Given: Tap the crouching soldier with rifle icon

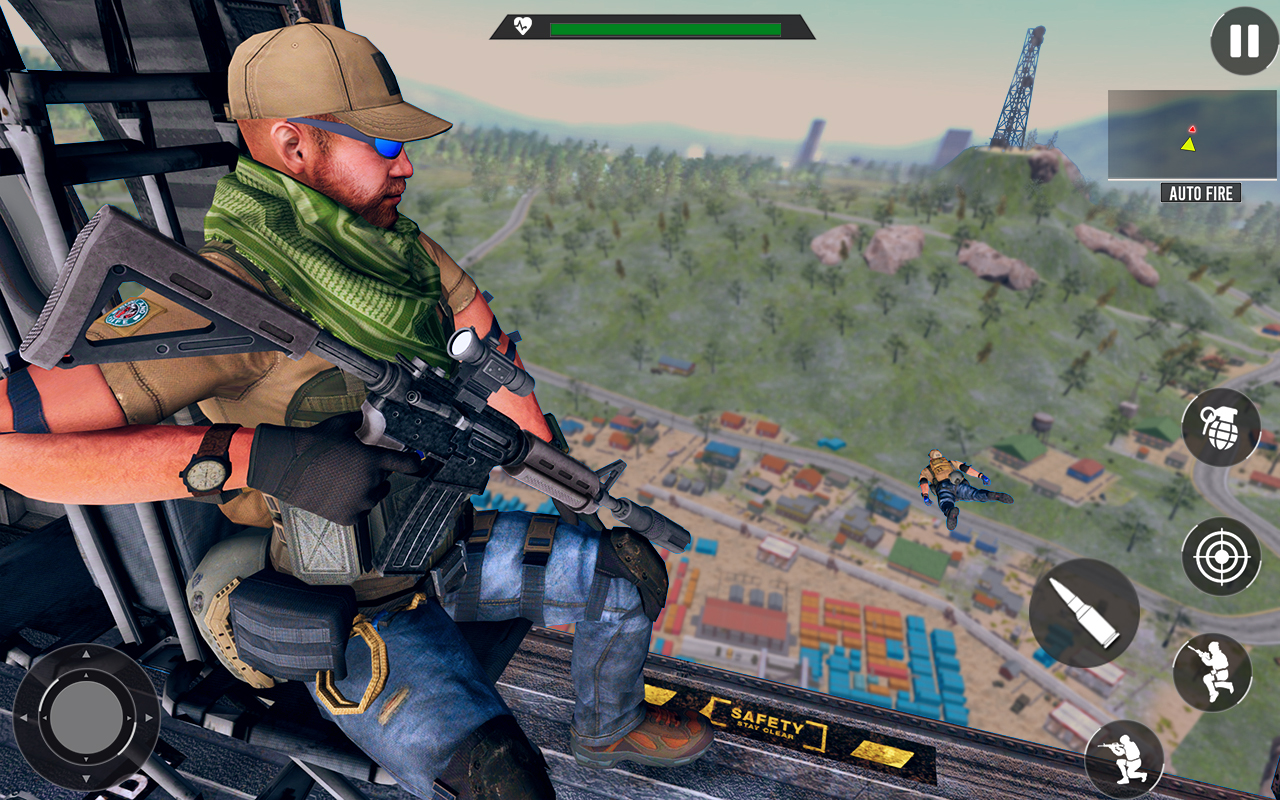Looking at the screenshot, I should tap(1124, 759).
